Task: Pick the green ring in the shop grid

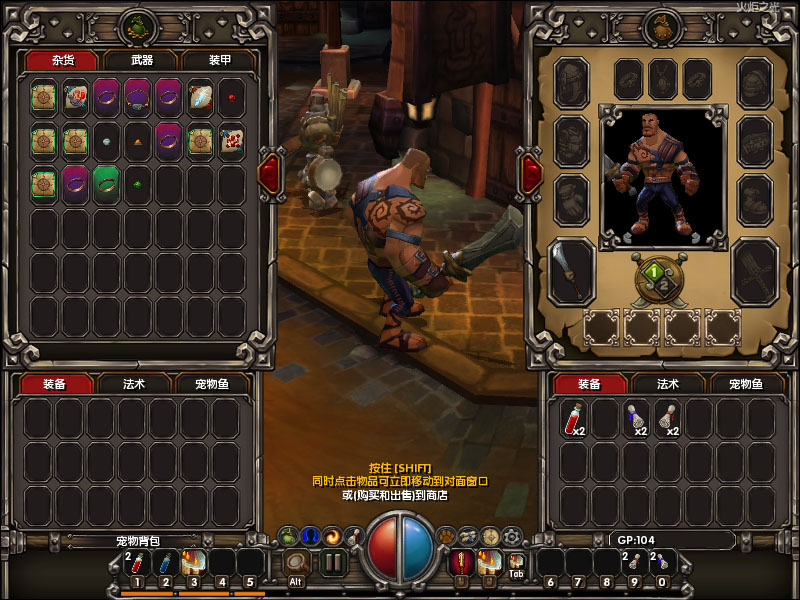Action: click(x=106, y=183)
